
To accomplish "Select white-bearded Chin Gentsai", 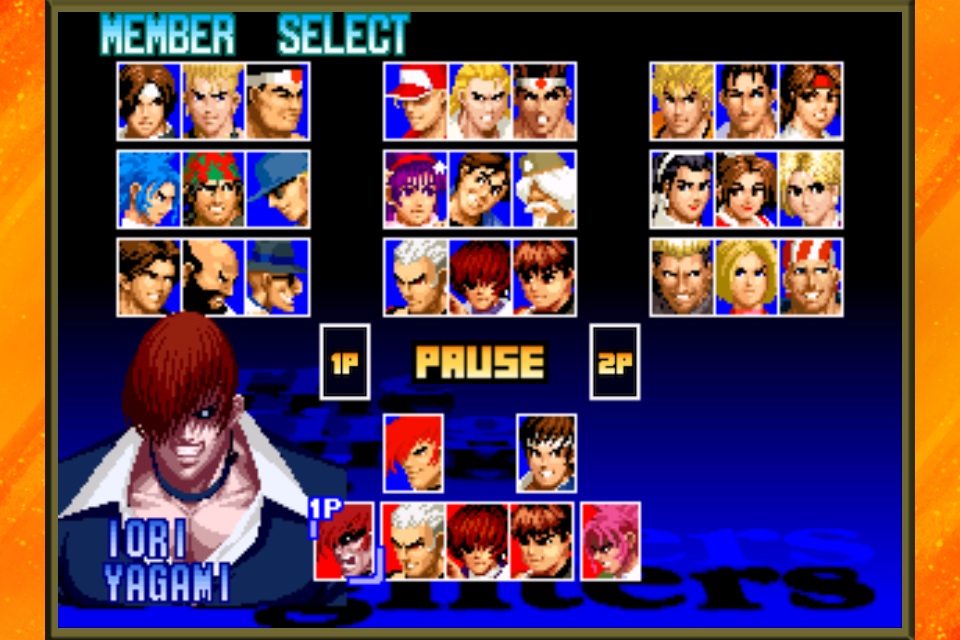I will [x=544, y=189].
